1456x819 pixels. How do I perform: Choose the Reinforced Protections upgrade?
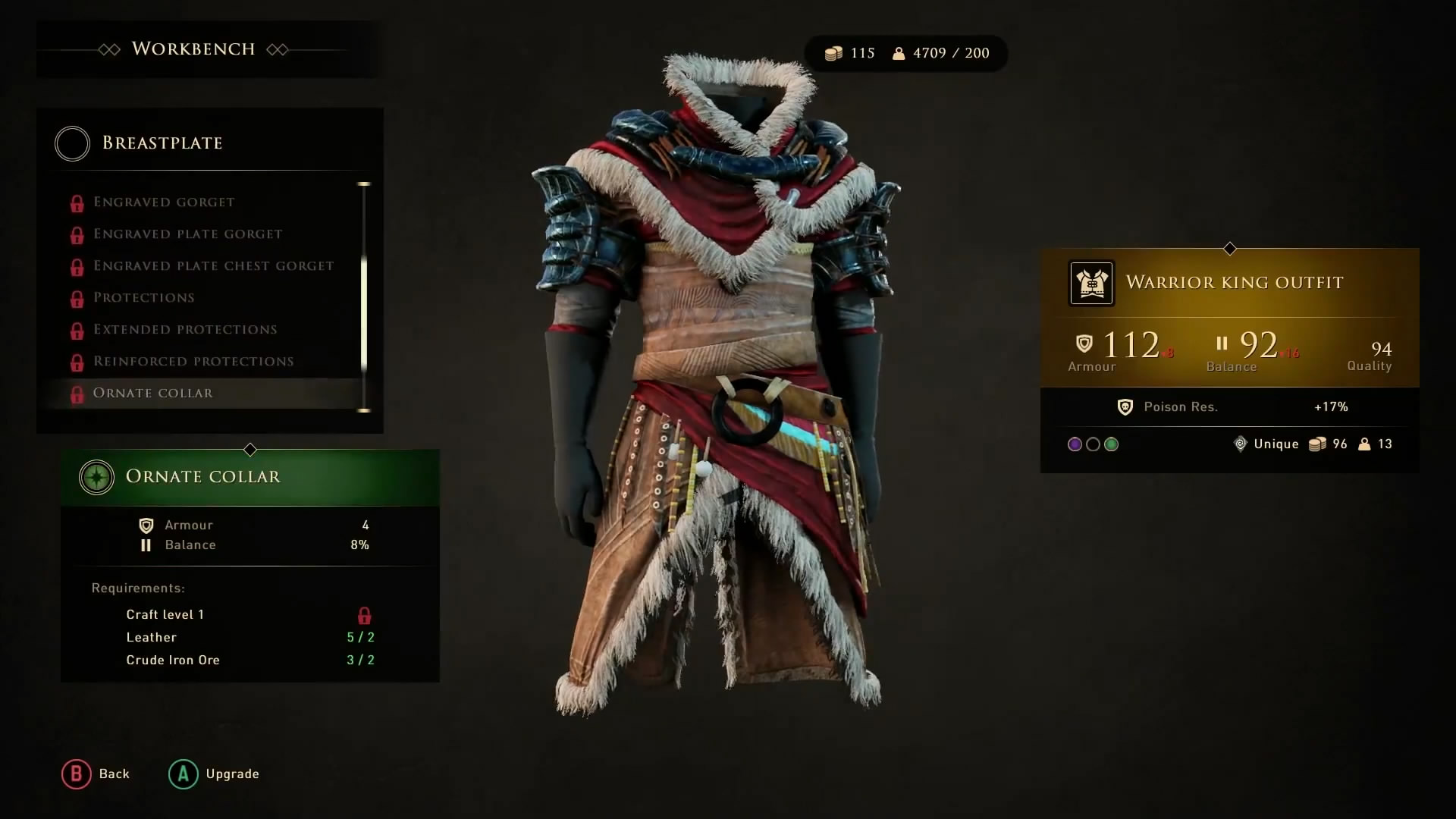193,362
